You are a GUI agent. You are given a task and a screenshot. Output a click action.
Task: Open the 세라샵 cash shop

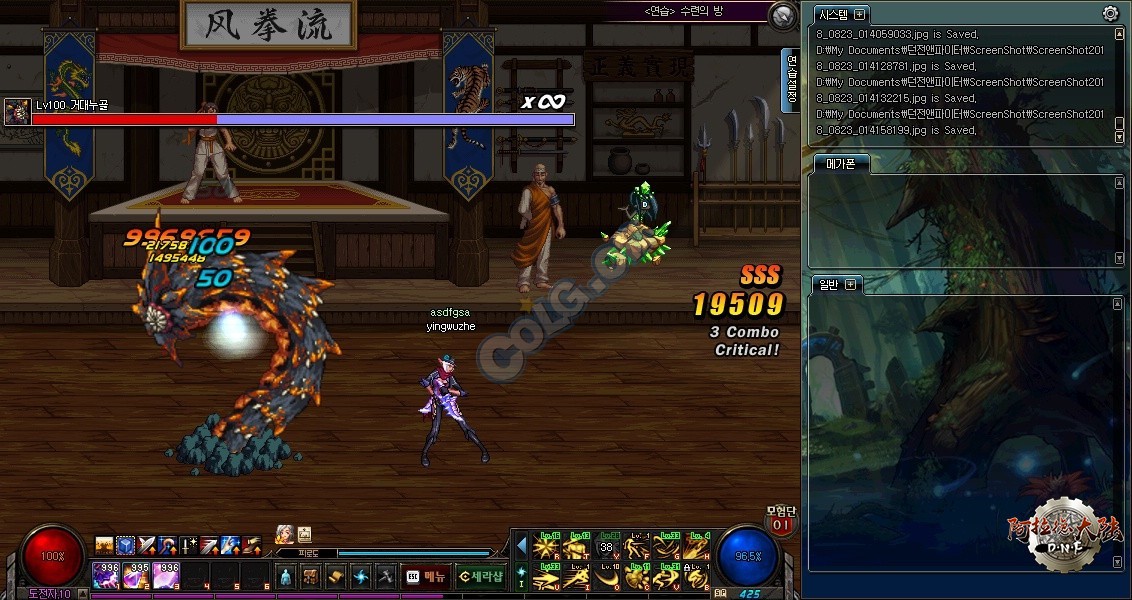pos(480,576)
